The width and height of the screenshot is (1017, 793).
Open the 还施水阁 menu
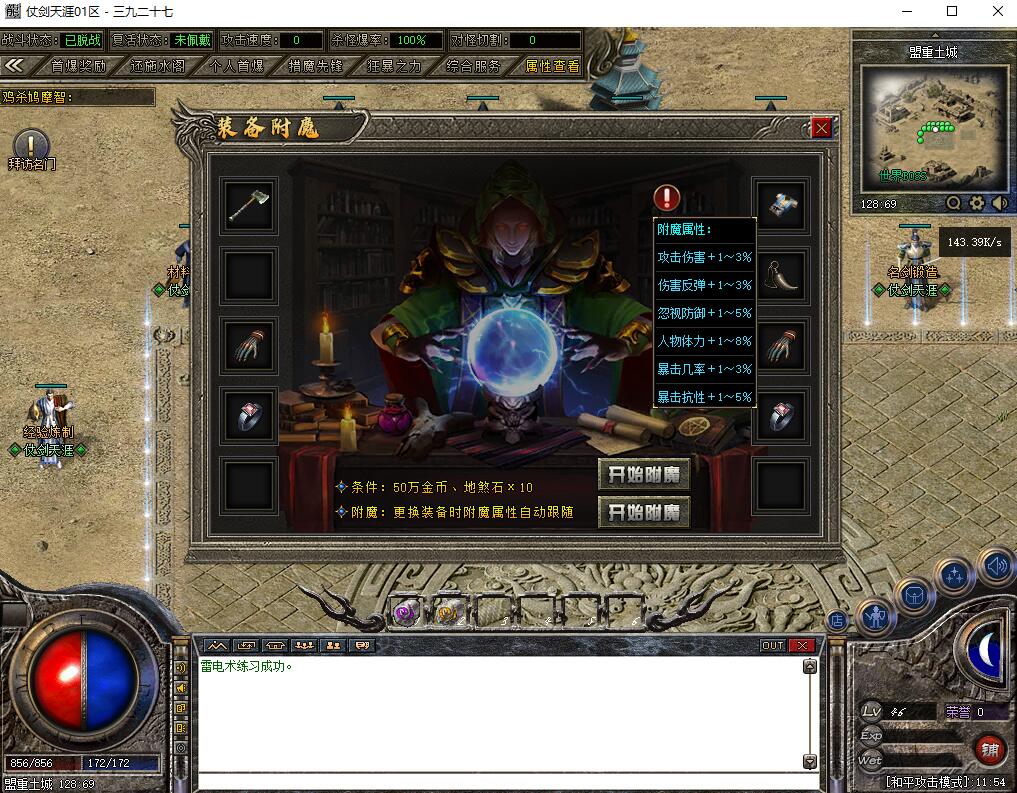157,66
